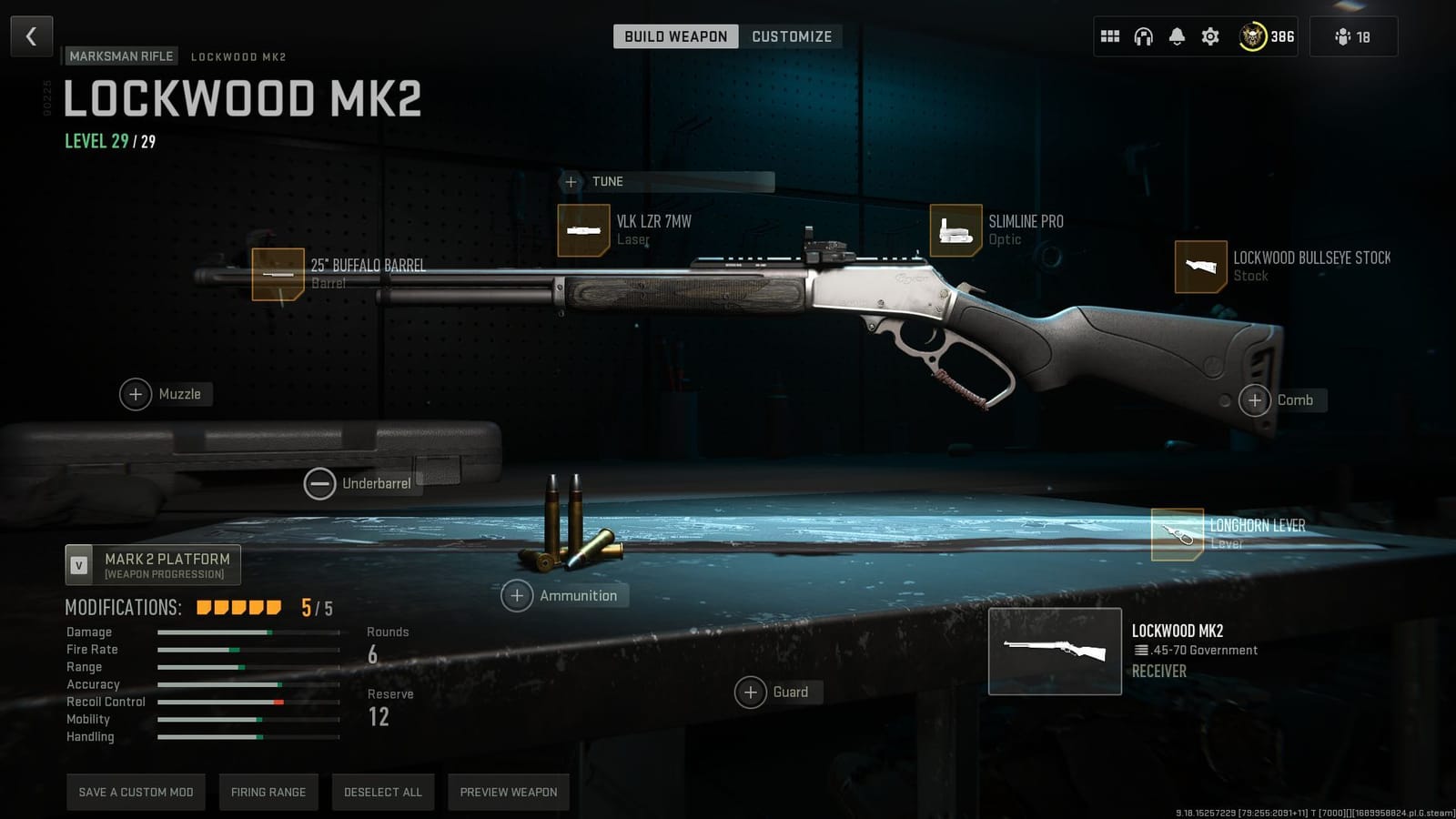Add an attachment to the Comb slot
This screenshot has width=1456, height=819.
(x=1255, y=399)
